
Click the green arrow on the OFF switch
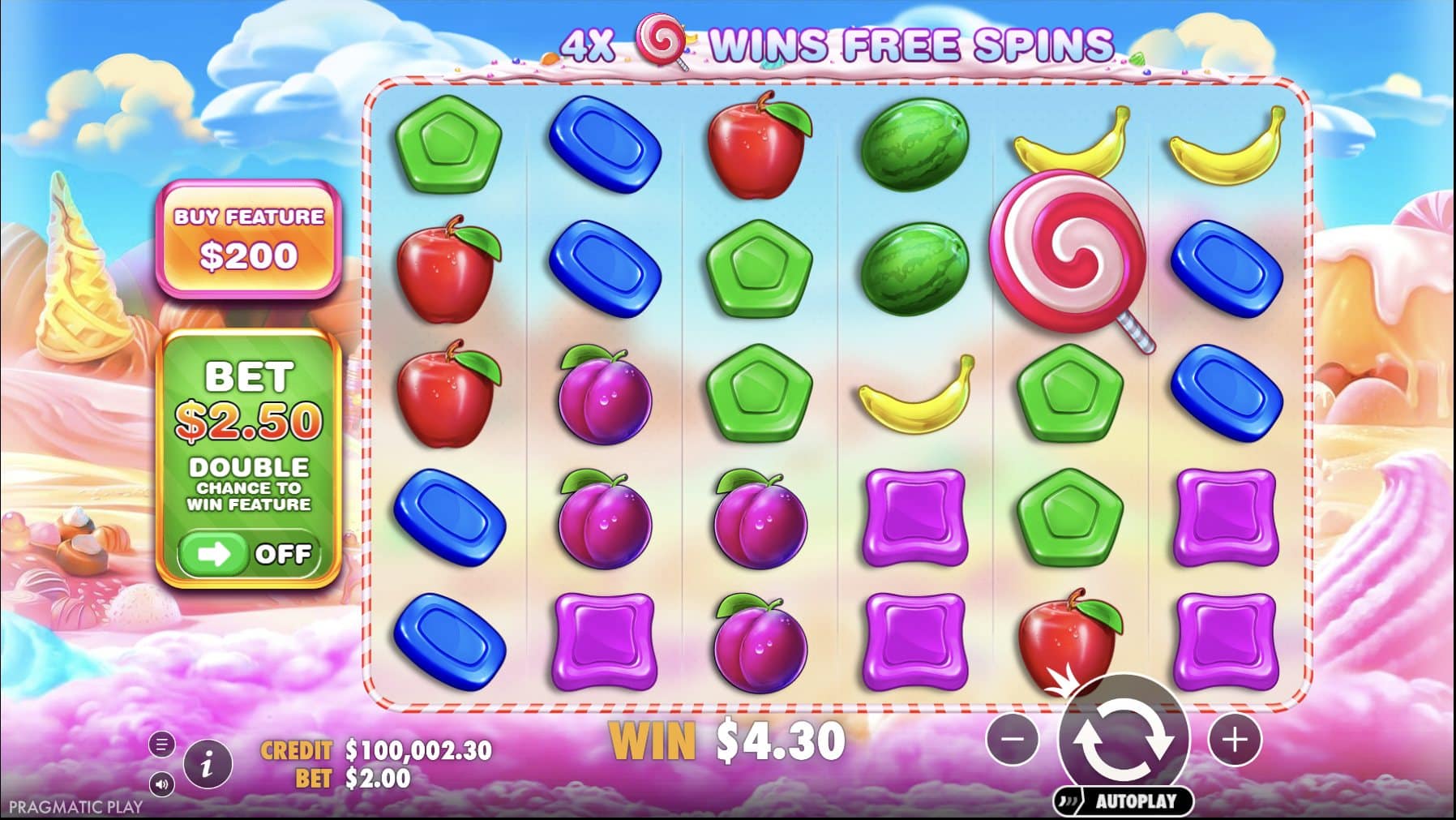212,556
